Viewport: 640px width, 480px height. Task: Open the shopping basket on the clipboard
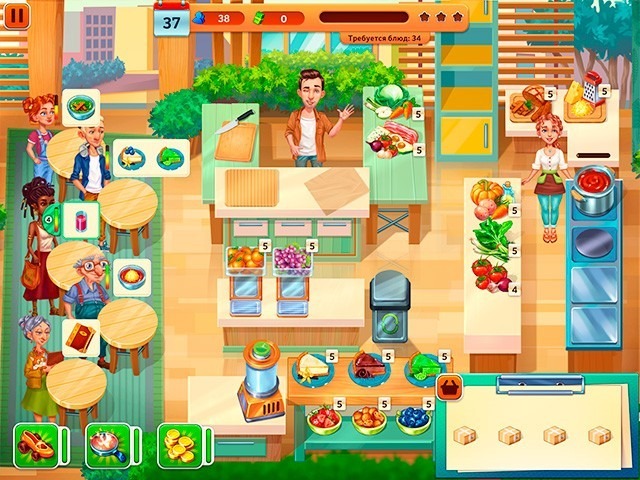pyautogui.click(x=451, y=387)
